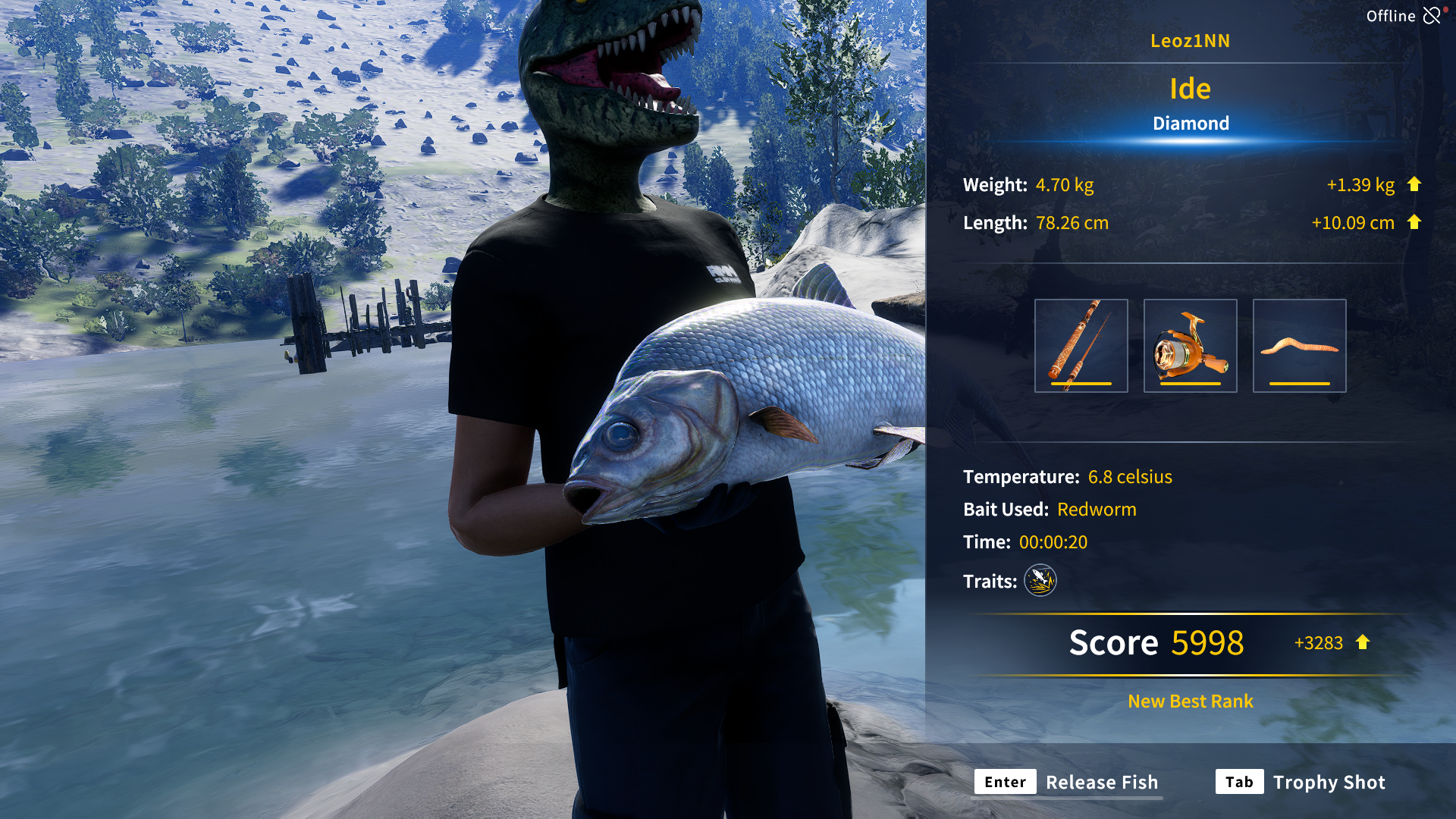Select the orange spinning reel slot
1456x819 pixels.
[x=1190, y=346]
